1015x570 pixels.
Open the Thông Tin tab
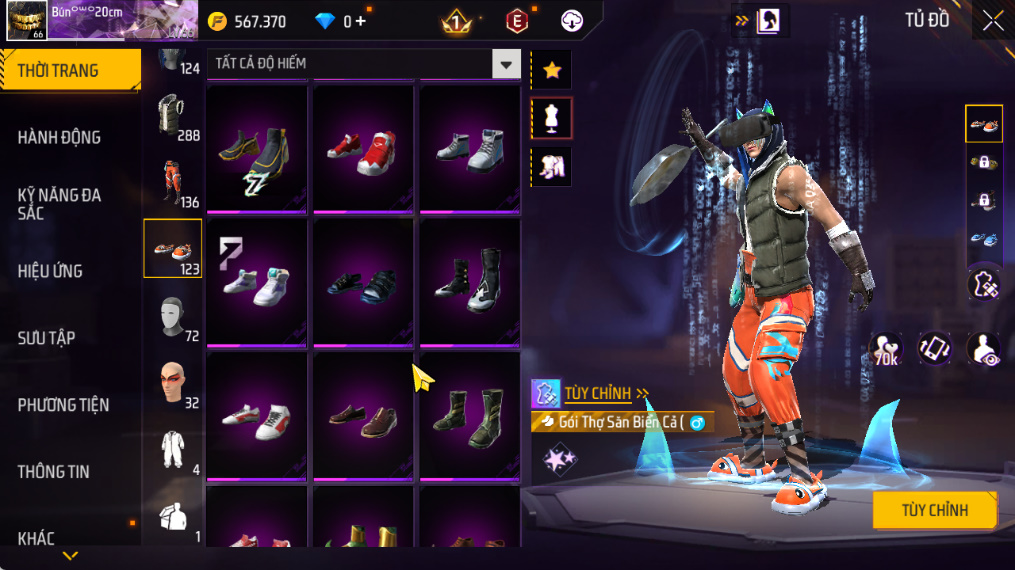[53, 471]
